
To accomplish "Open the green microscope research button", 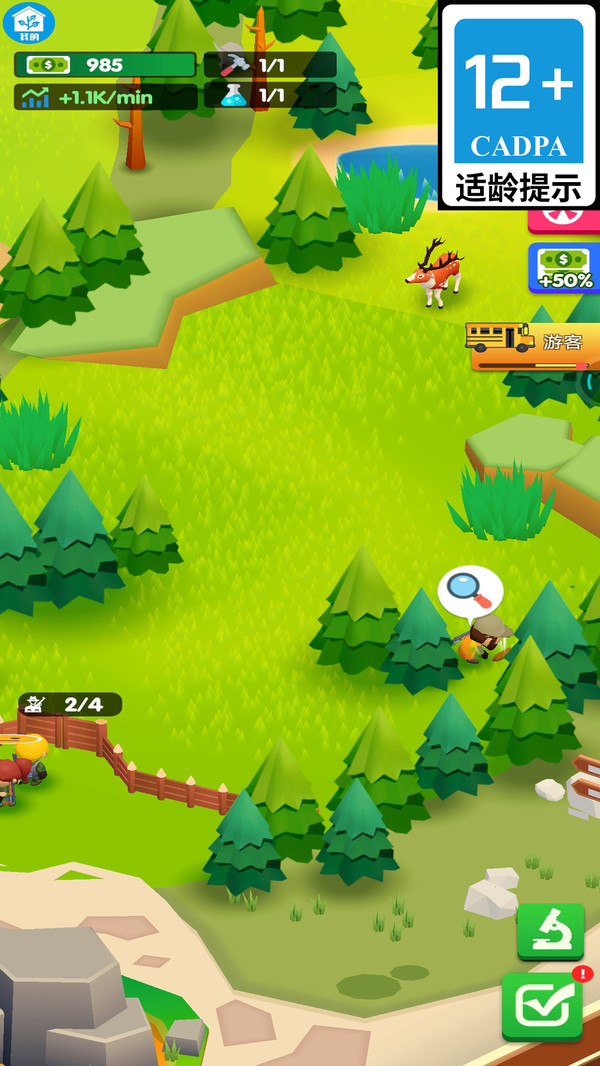I will (x=550, y=931).
